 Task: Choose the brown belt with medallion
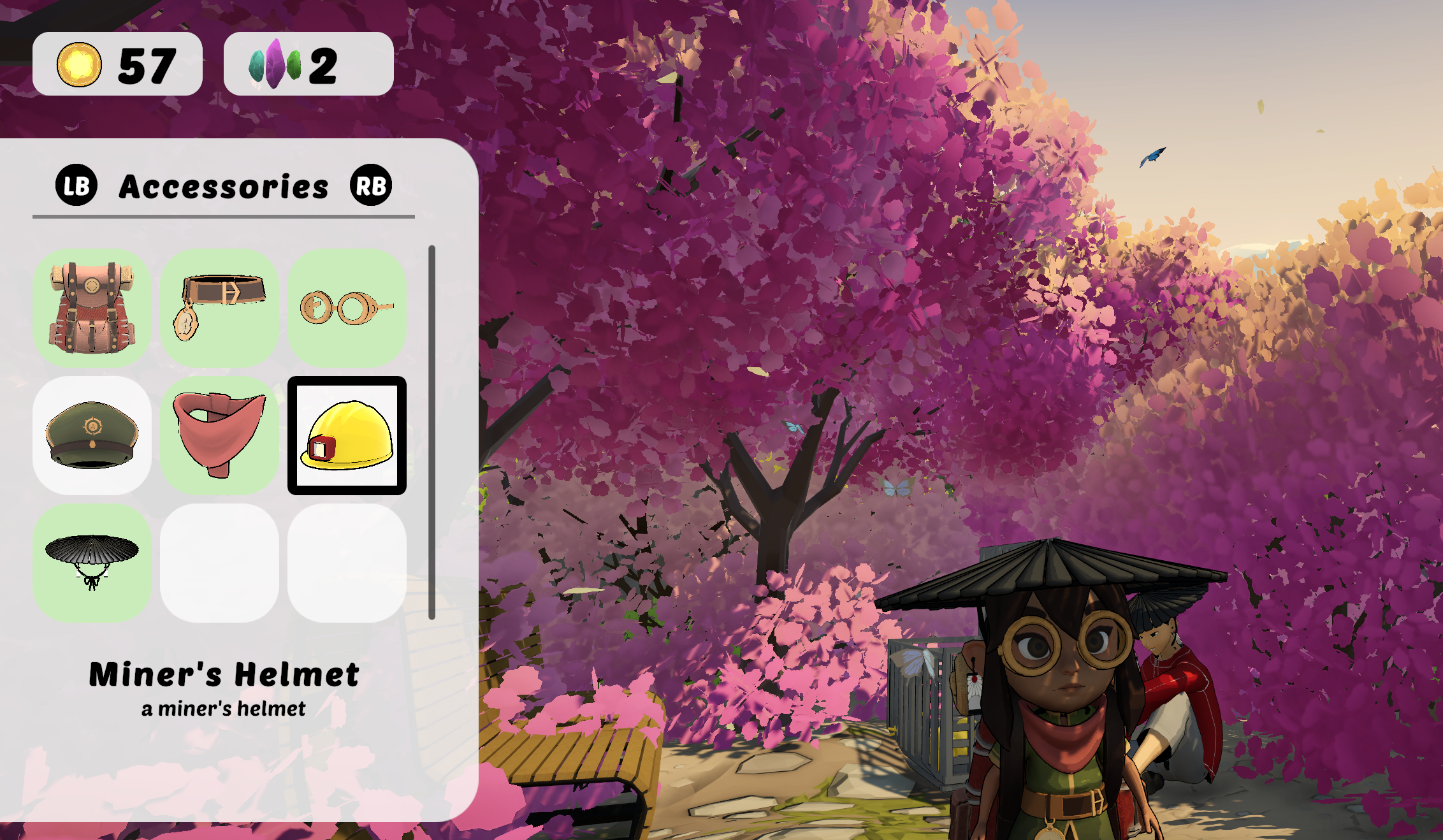pyautogui.click(x=219, y=307)
